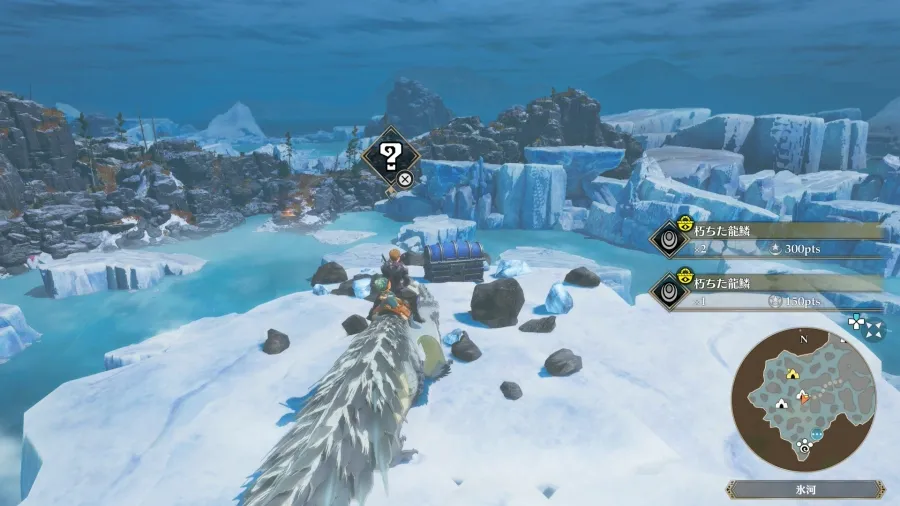Viewport: 900px width, 506px height.
Task: Select the white tent marker on minimap
Action: point(783,404)
